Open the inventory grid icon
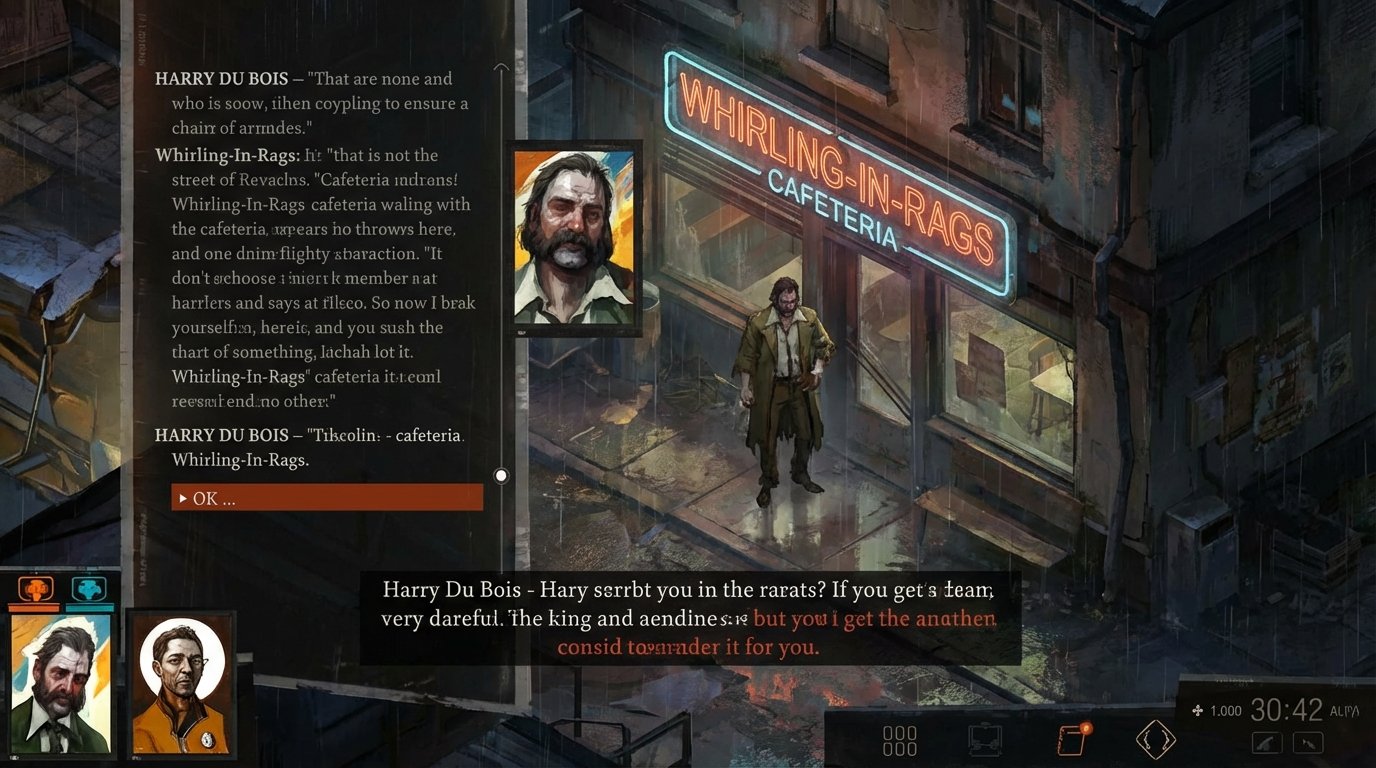This screenshot has height=768, width=1376. tap(900, 738)
